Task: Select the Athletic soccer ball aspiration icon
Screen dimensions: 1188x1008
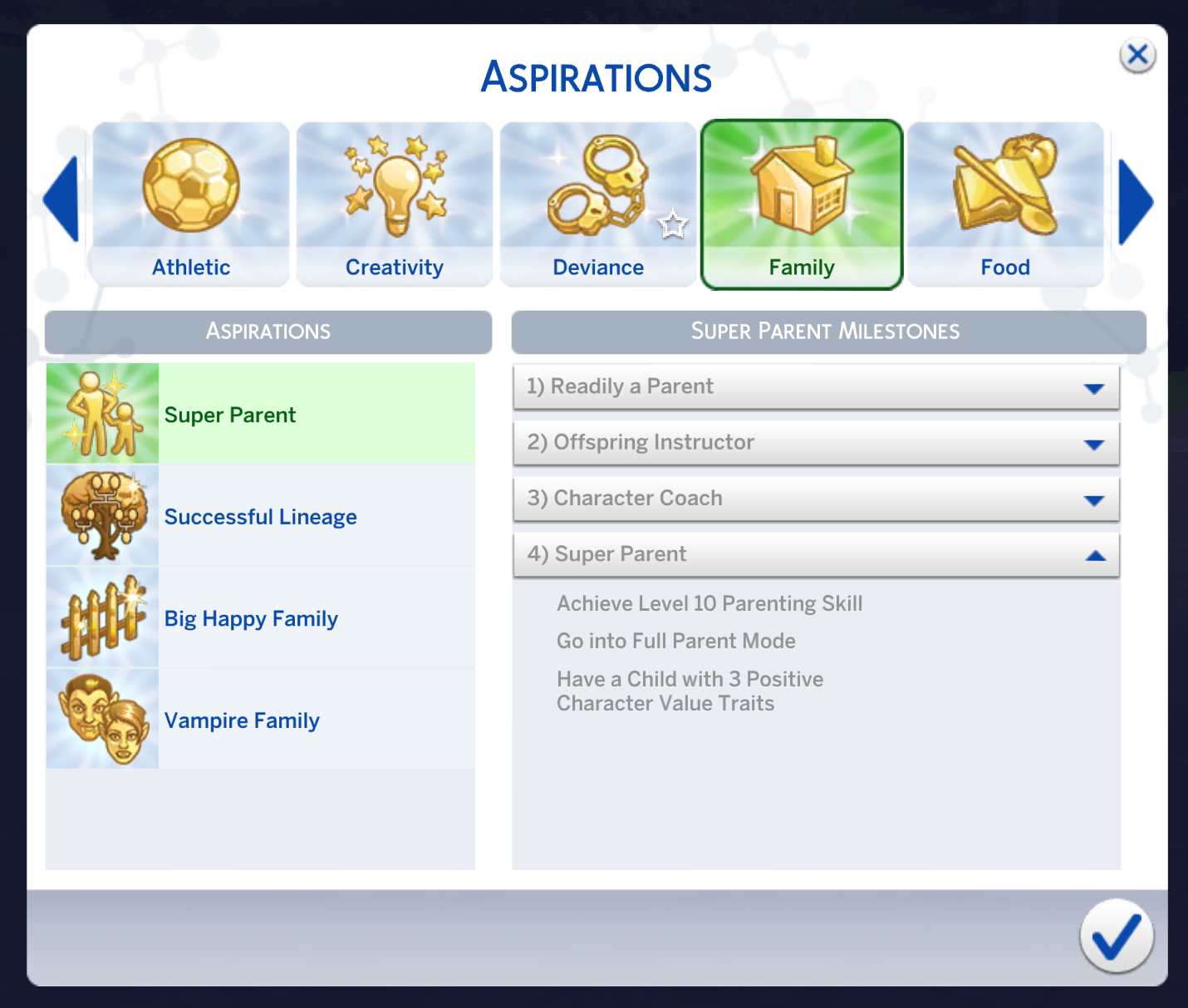Action: point(190,188)
